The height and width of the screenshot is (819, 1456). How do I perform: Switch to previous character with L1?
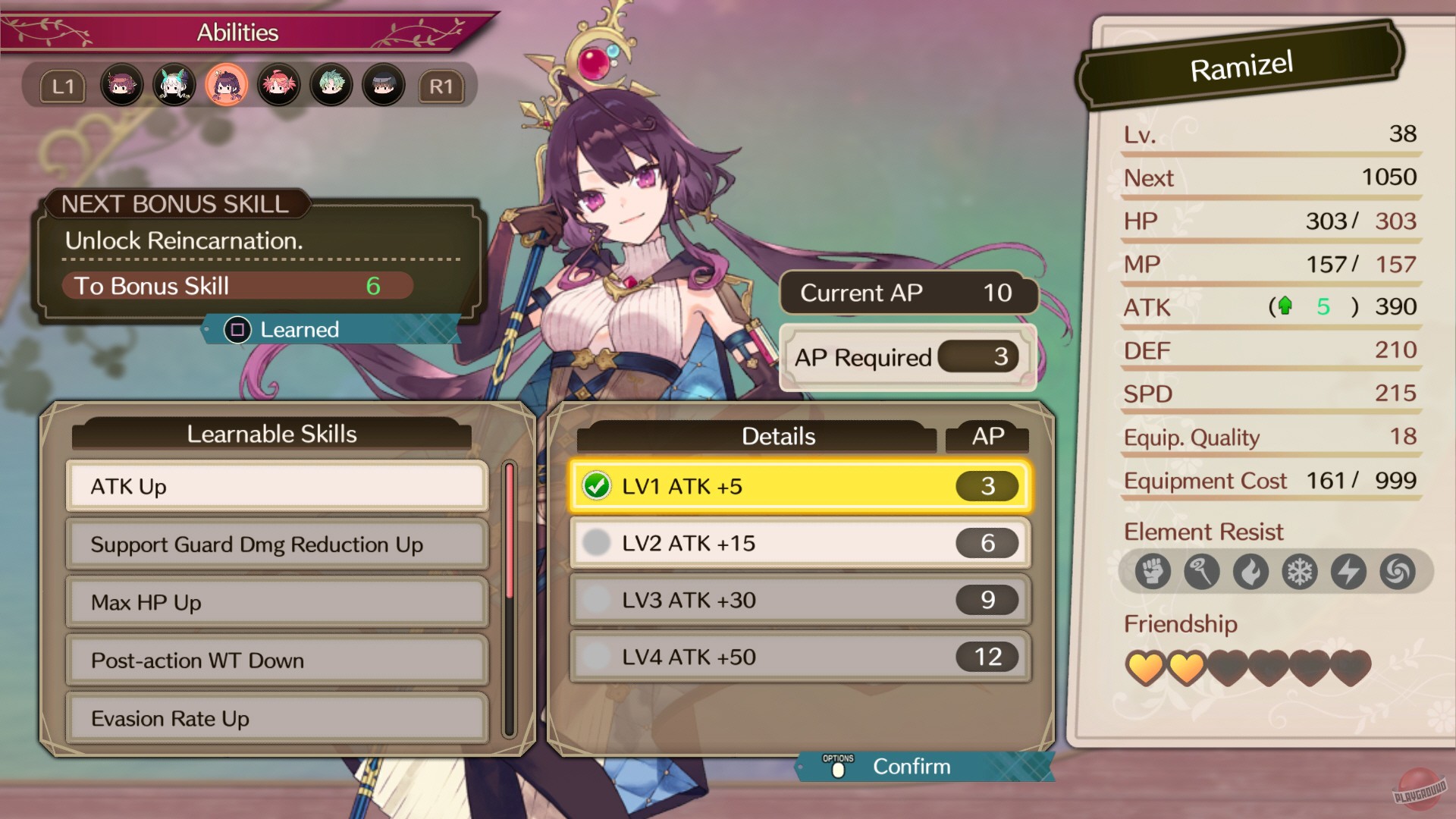pos(64,85)
